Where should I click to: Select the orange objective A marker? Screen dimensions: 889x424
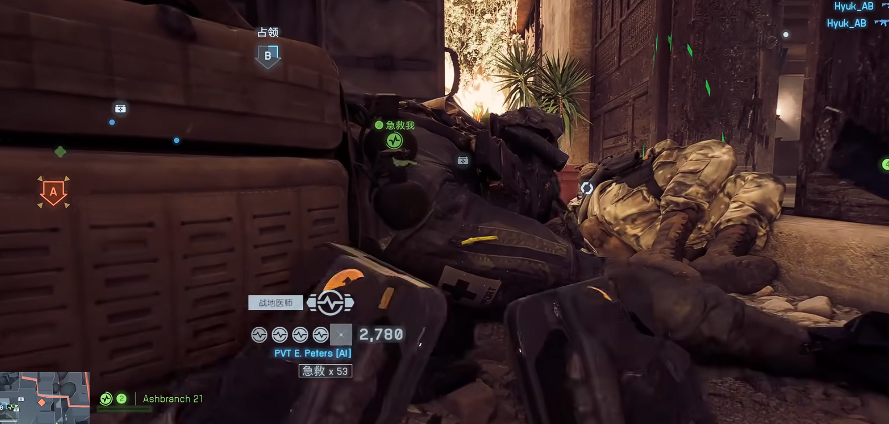pos(53,190)
